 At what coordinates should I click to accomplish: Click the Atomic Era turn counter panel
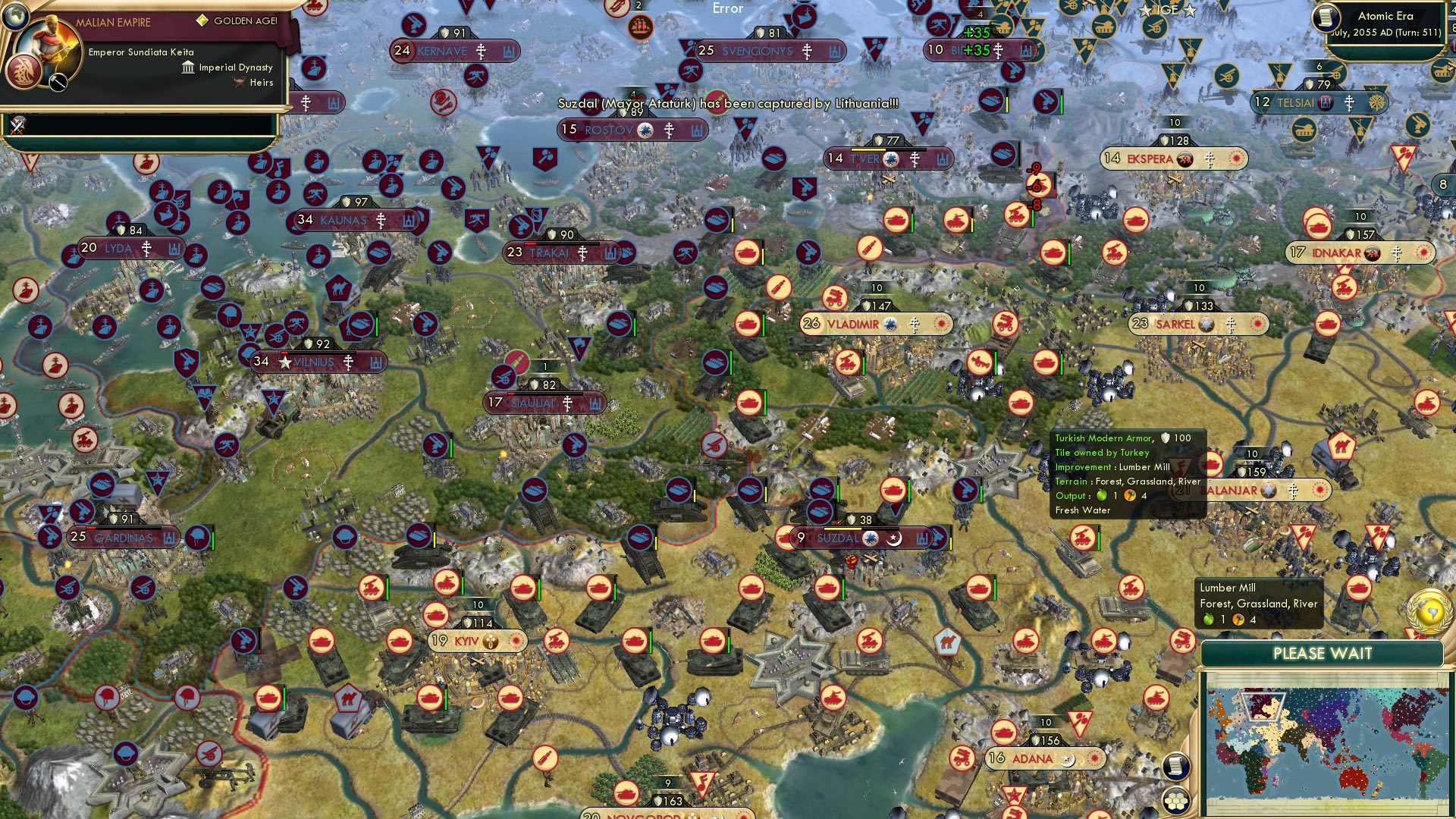(1386, 24)
